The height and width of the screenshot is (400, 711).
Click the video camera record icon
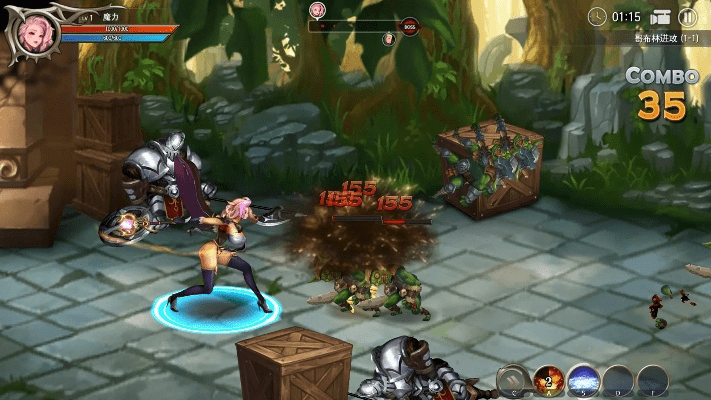point(659,17)
